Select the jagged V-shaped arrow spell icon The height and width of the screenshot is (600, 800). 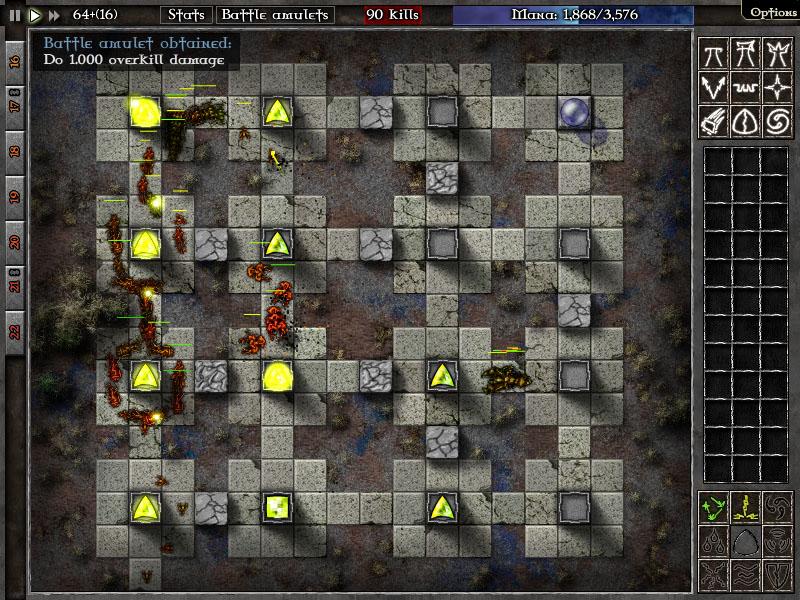click(x=713, y=87)
